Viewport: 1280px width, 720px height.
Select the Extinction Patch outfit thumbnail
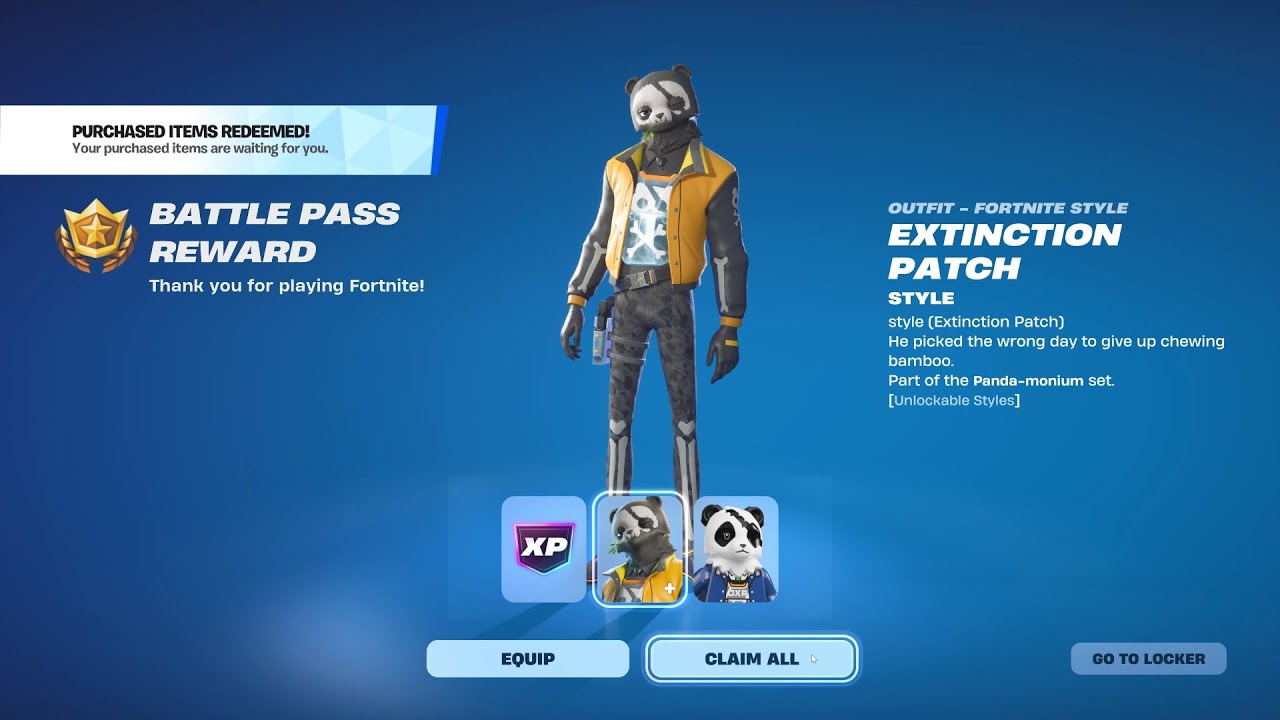(639, 549)
